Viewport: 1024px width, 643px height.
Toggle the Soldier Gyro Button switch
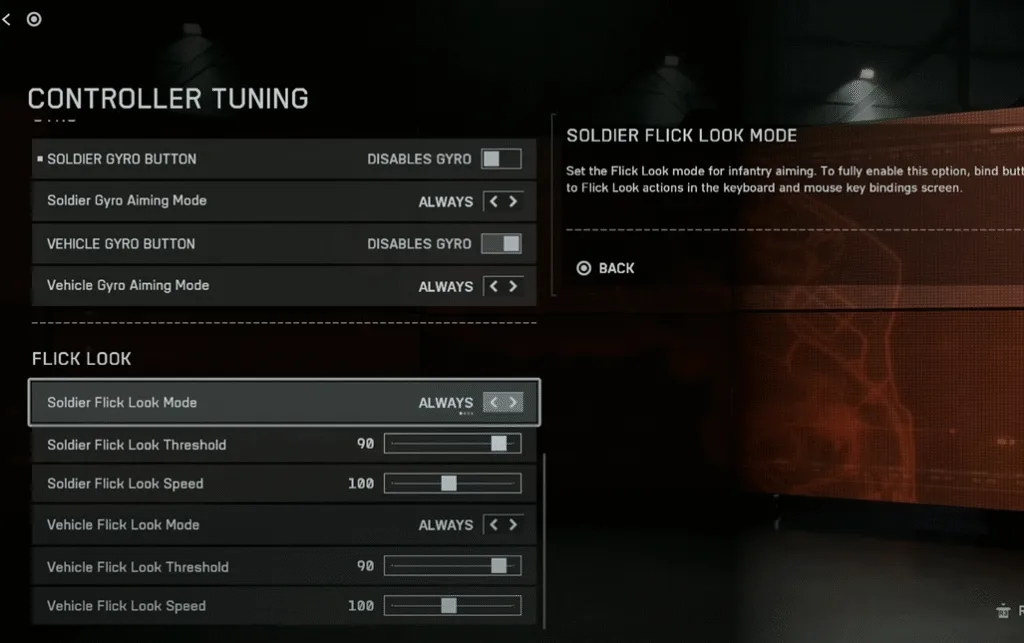click(502, 159)
